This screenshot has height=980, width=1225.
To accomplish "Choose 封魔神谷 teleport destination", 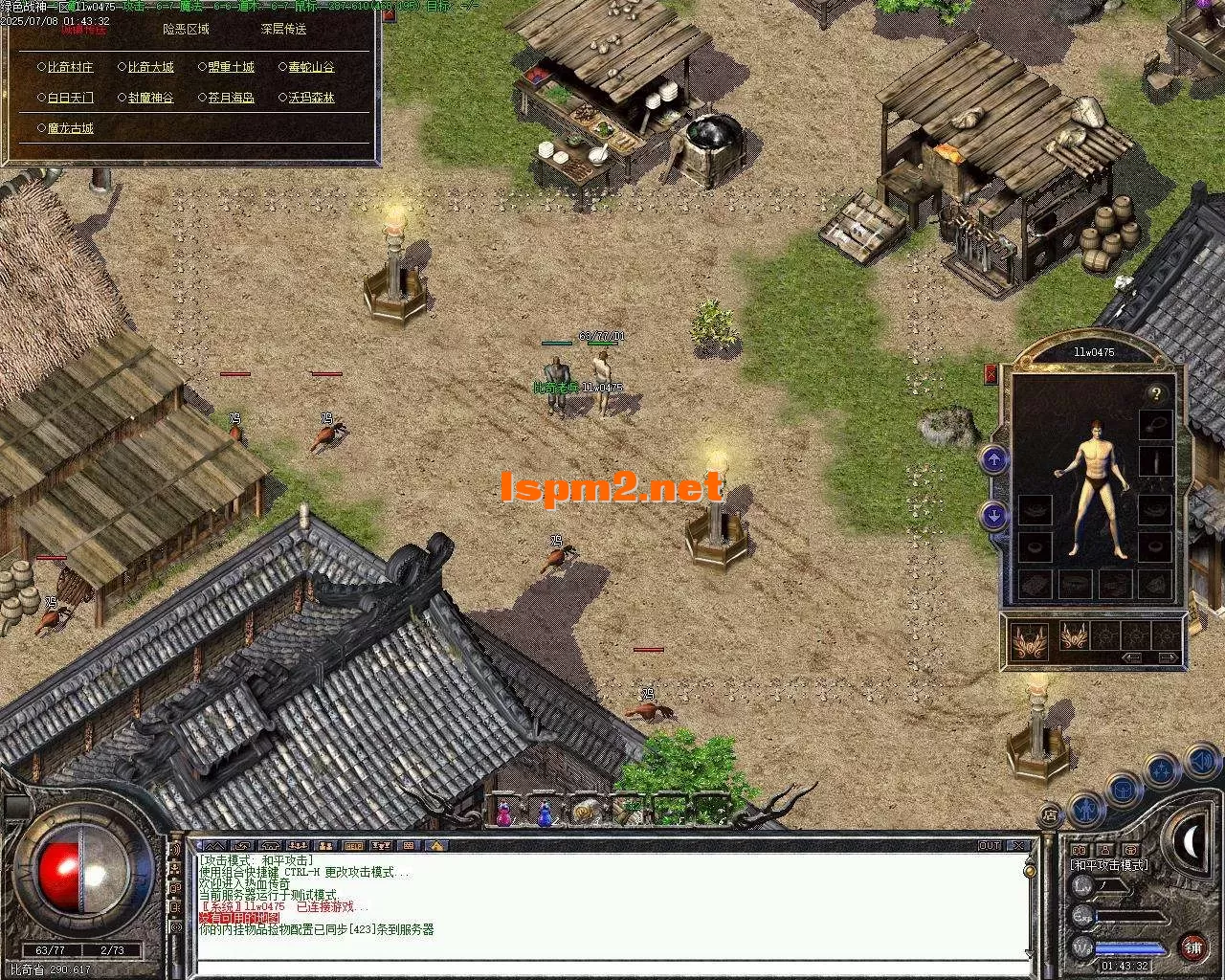I will click(x=150, y=98).
